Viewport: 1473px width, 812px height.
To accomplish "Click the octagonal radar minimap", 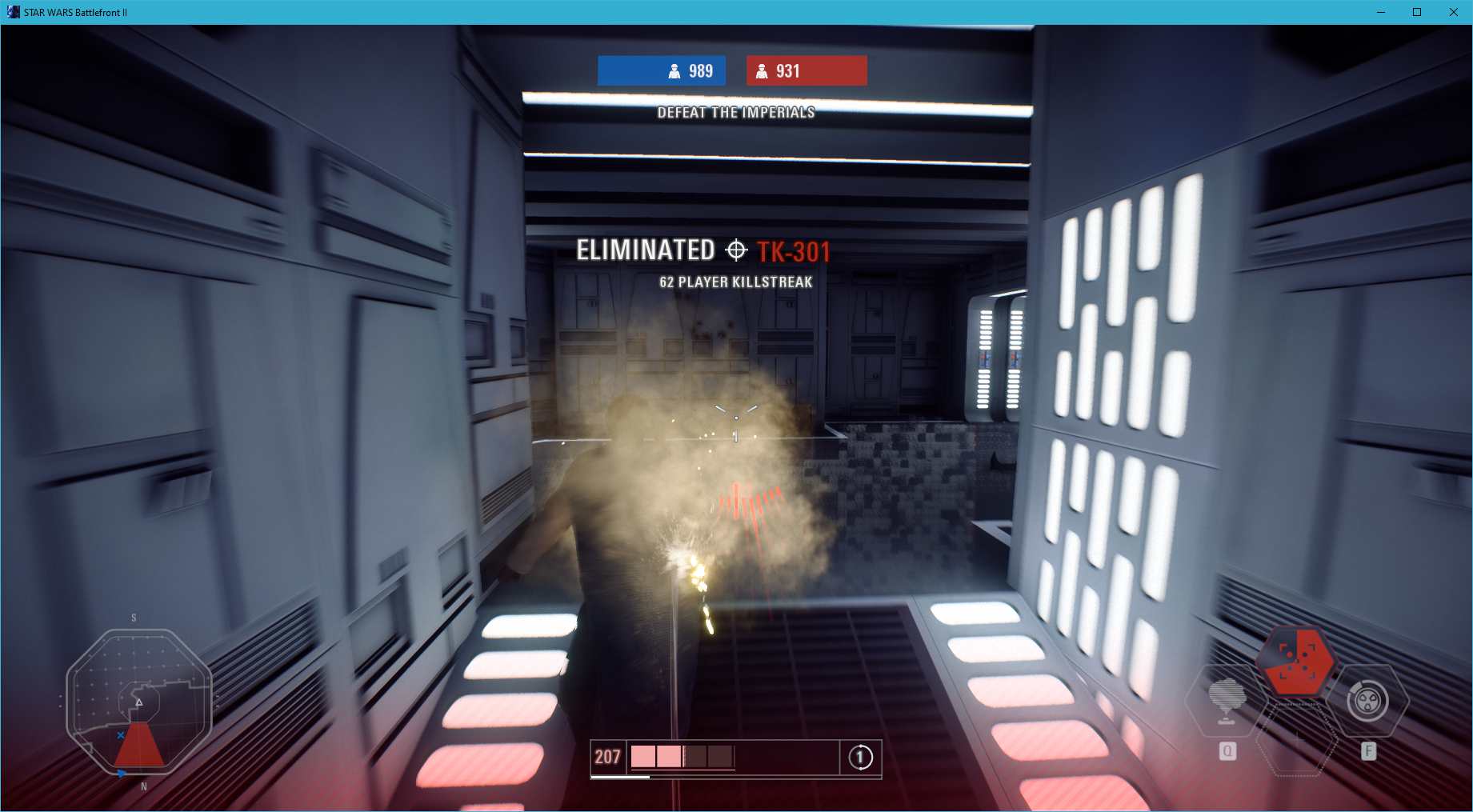I will click(x=138, y=702).
